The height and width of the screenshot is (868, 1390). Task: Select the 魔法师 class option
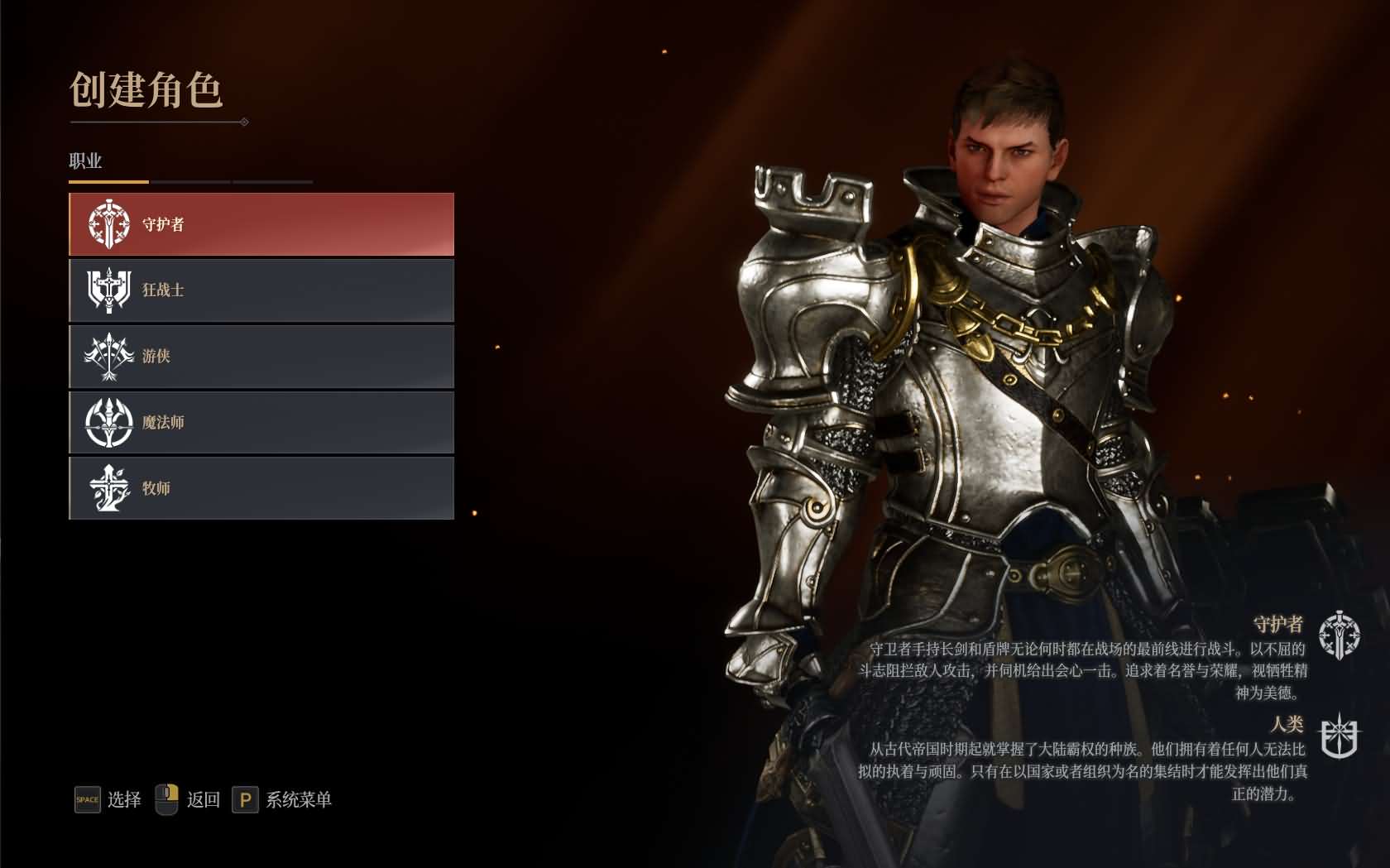pos(261,422)
